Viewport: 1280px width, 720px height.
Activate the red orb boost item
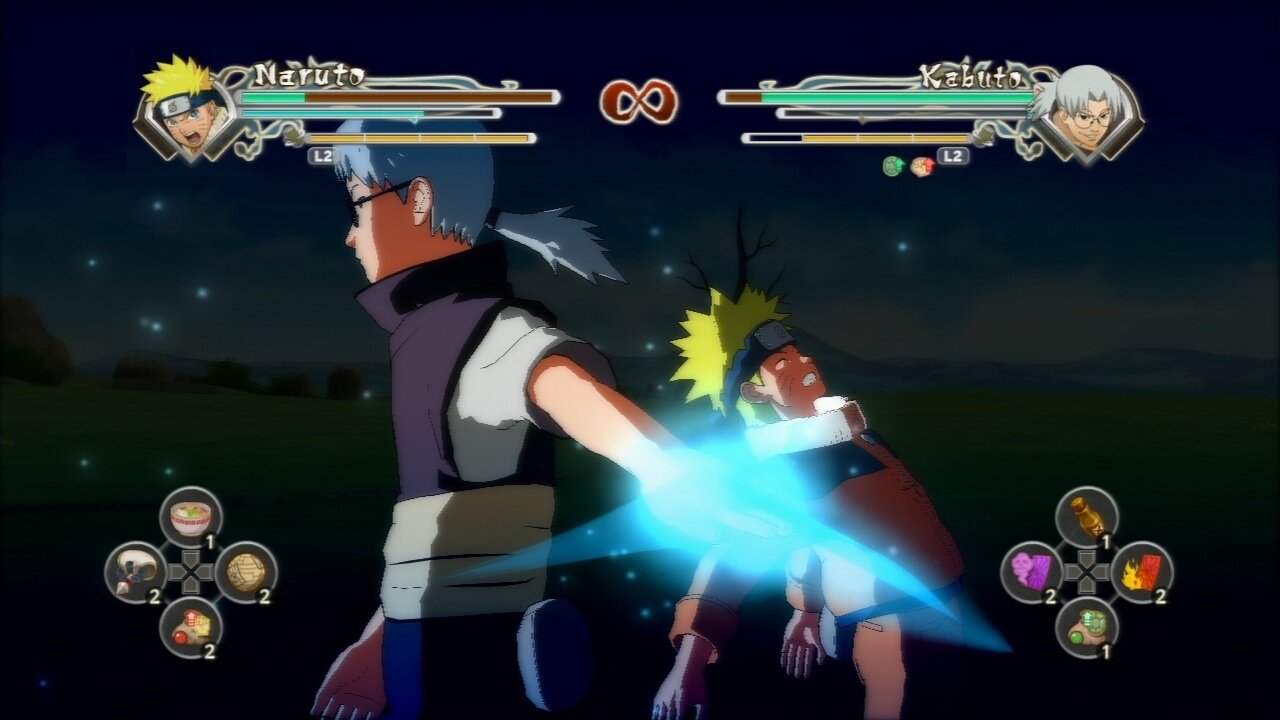[191, 627]
